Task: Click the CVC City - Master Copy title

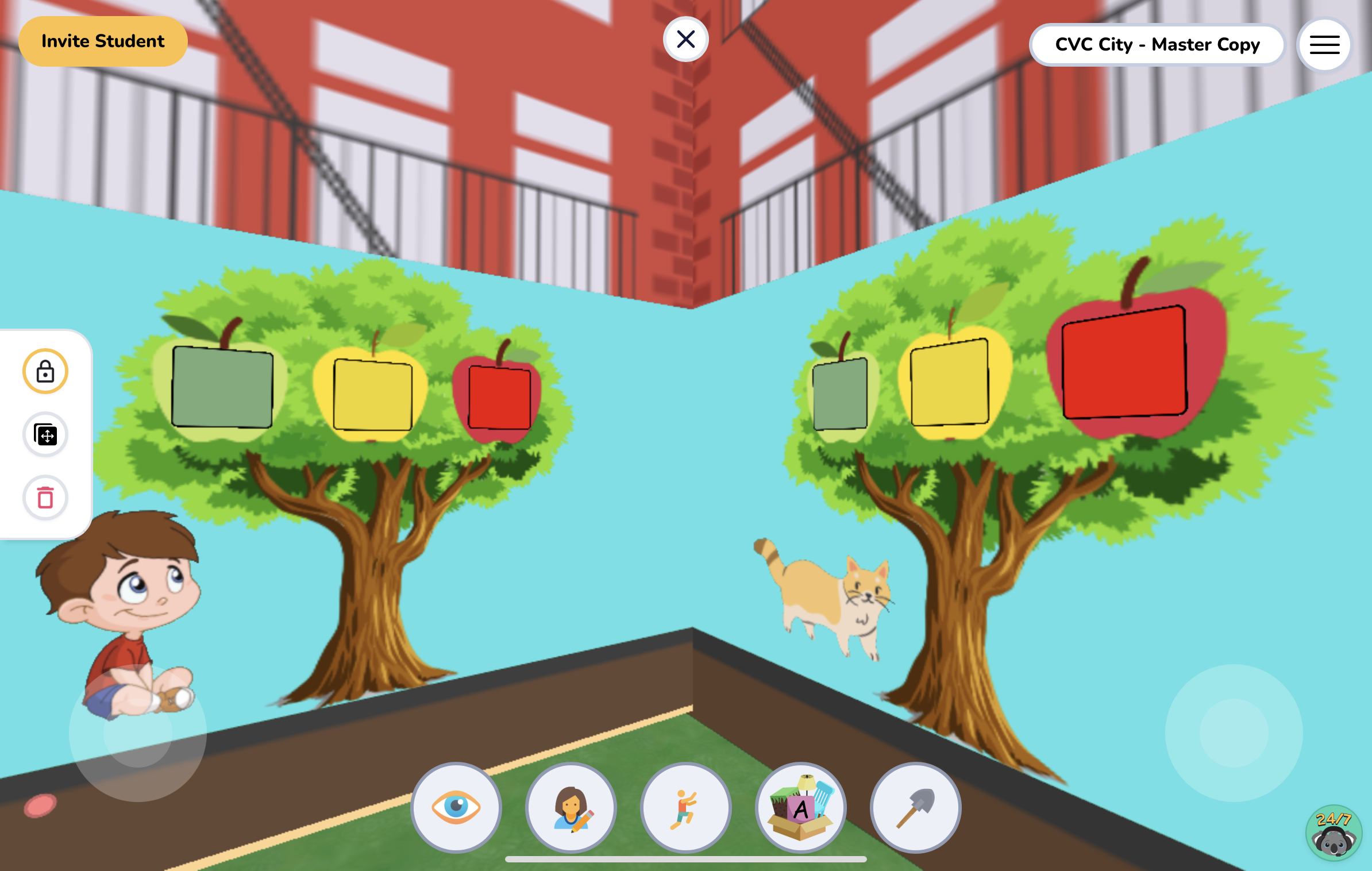Action: (x=1157, y=44)
